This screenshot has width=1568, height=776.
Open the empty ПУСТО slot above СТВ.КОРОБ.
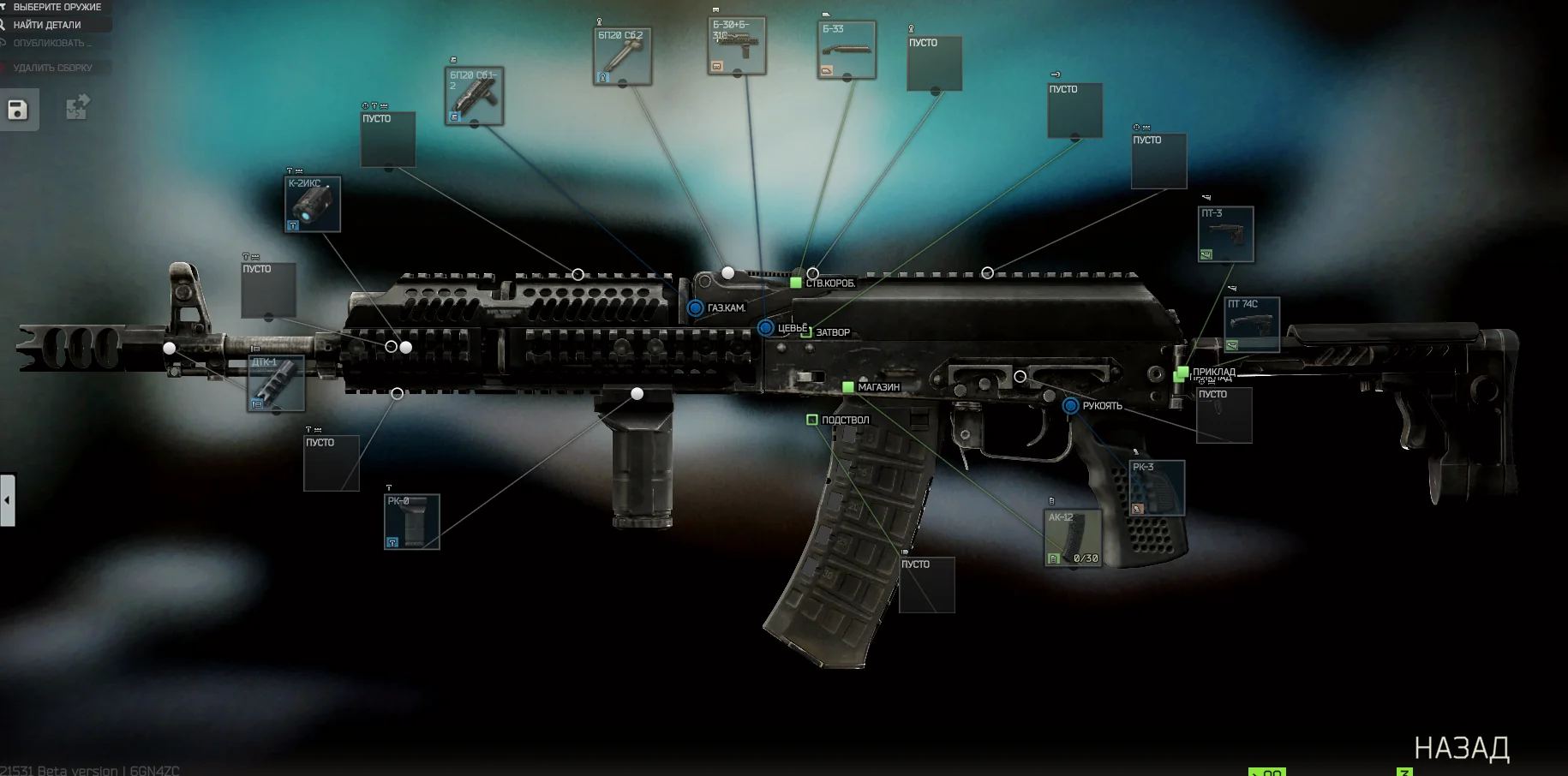(x=935, y=64)
